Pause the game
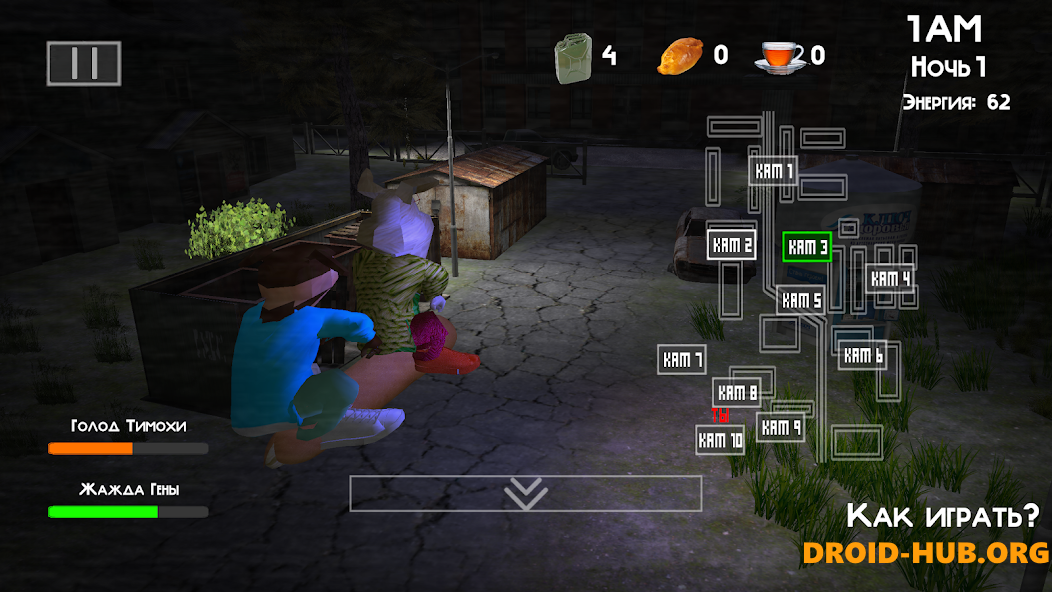This screenshot has height=592, width=1052. click(84, 63)
